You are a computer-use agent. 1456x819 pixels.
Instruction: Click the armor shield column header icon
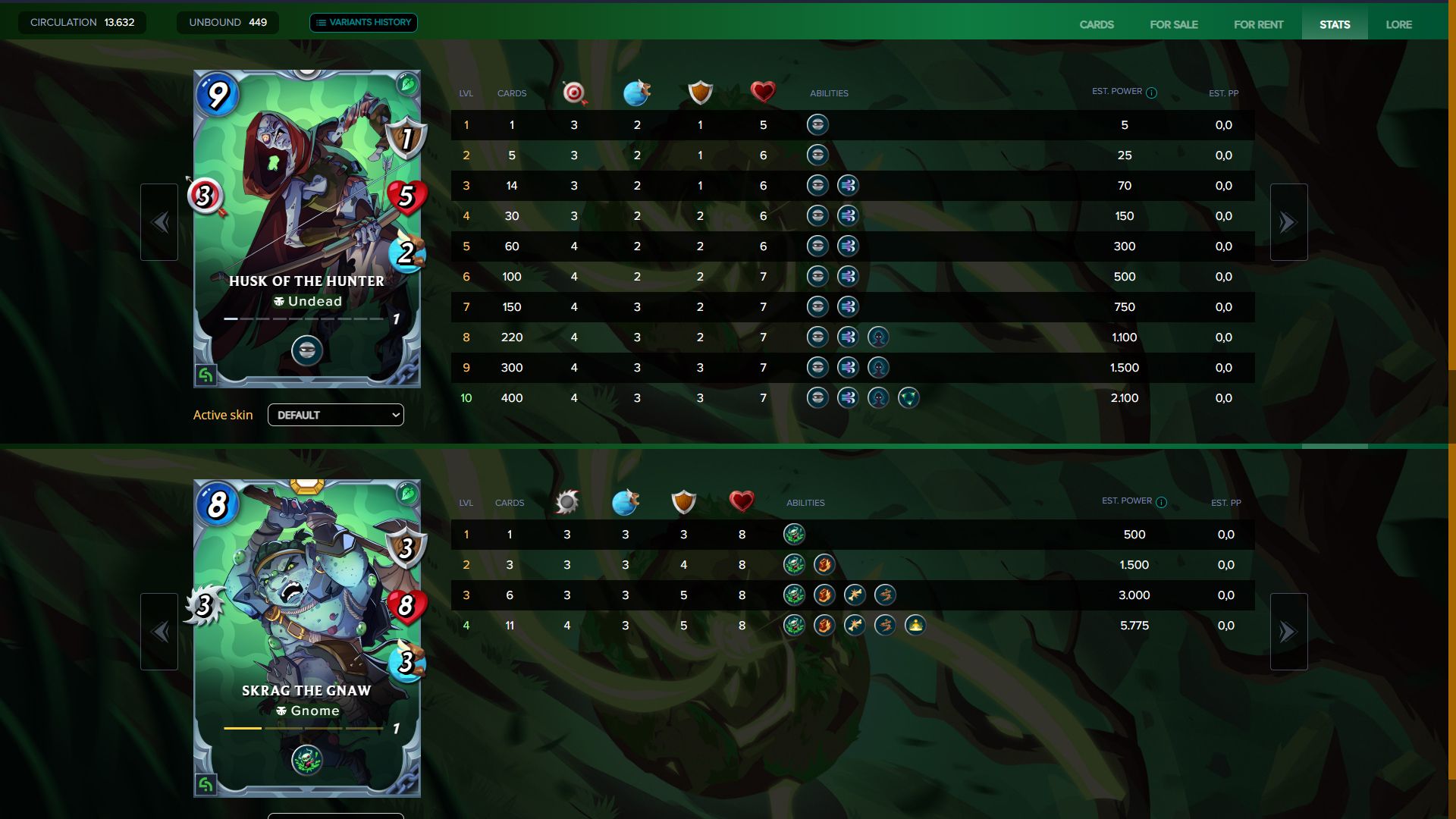click(x=699, y=93)
